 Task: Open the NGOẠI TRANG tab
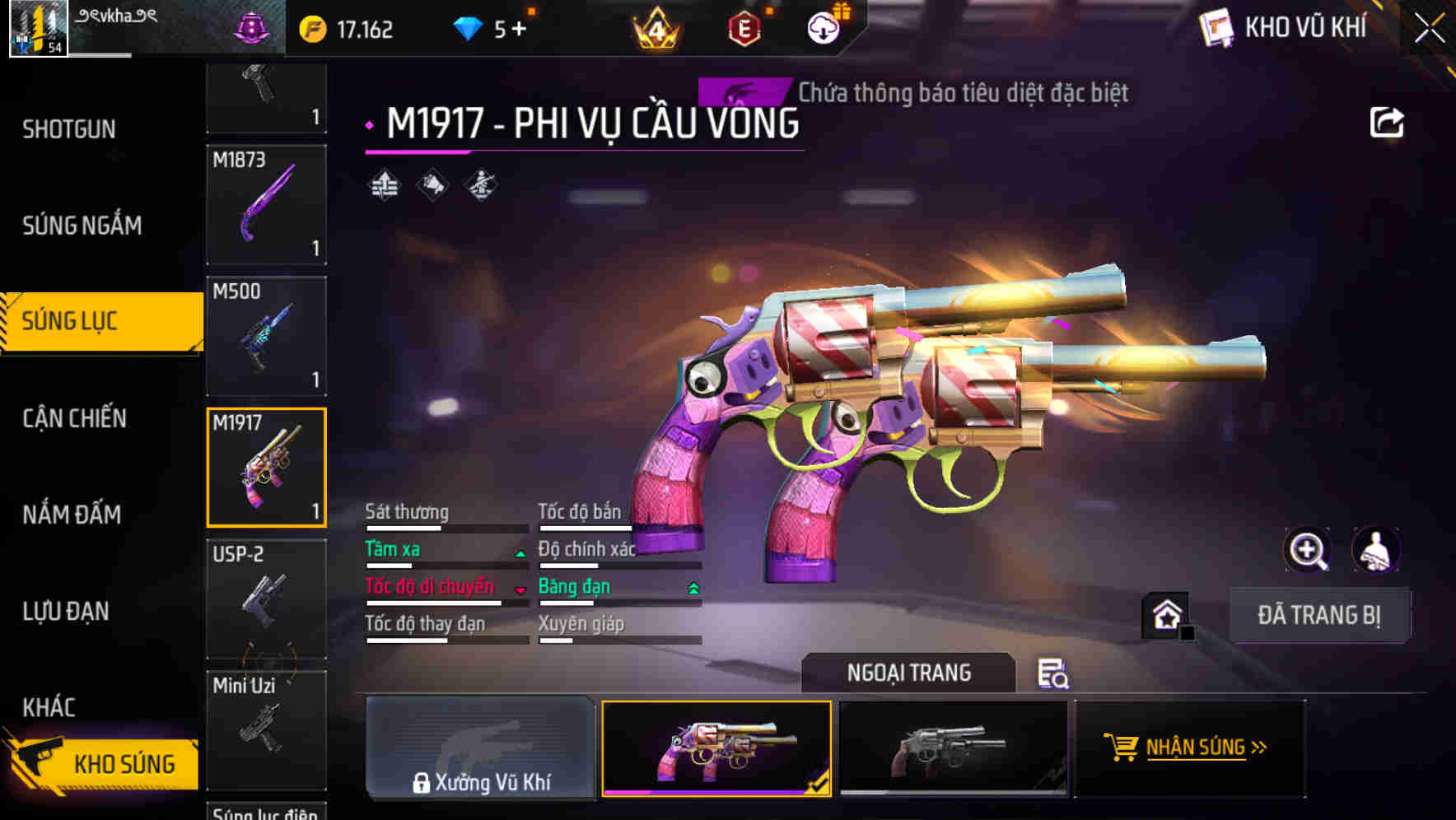(x=909, y=673)
